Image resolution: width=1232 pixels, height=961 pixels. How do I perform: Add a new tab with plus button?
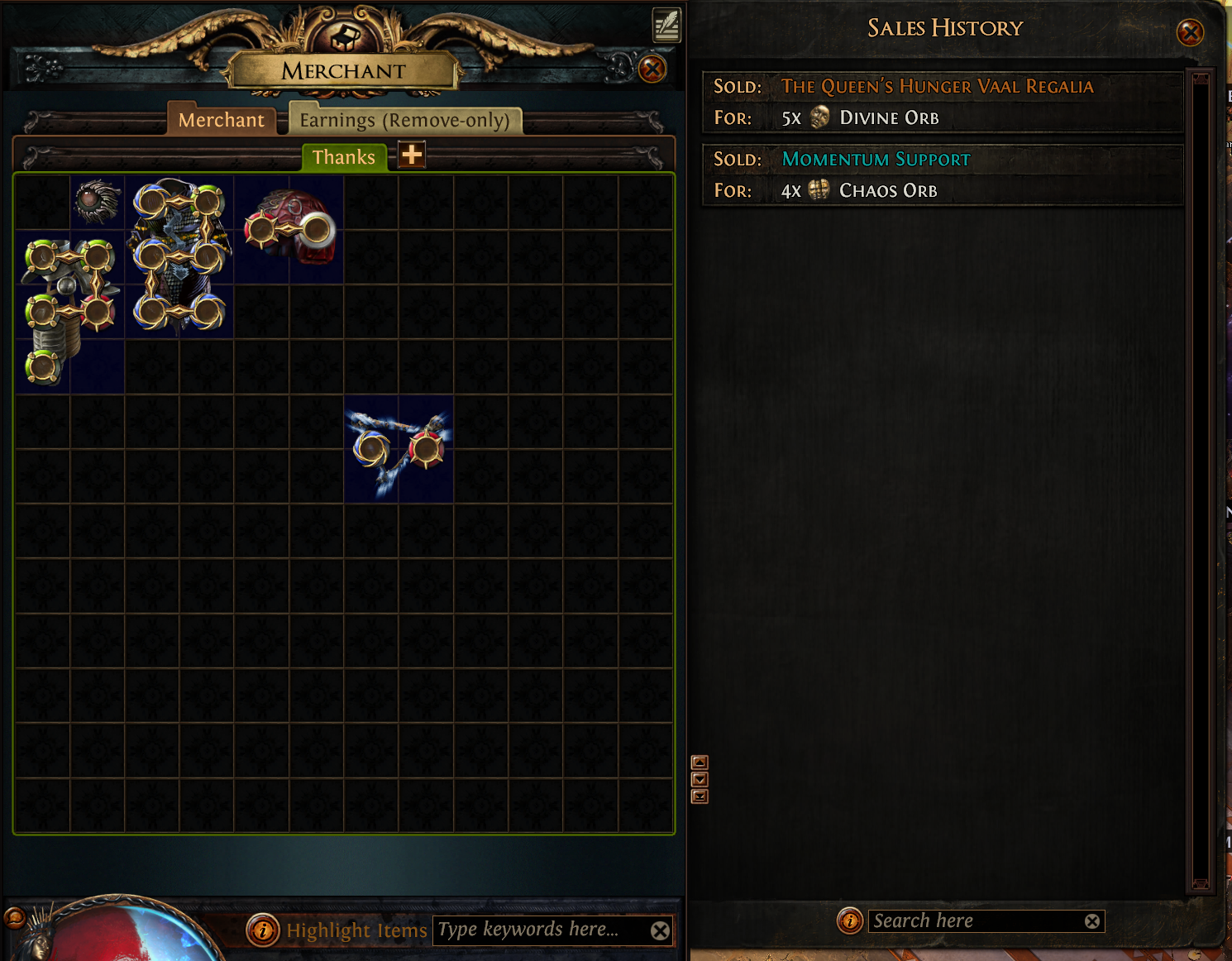tap(412, 155)
